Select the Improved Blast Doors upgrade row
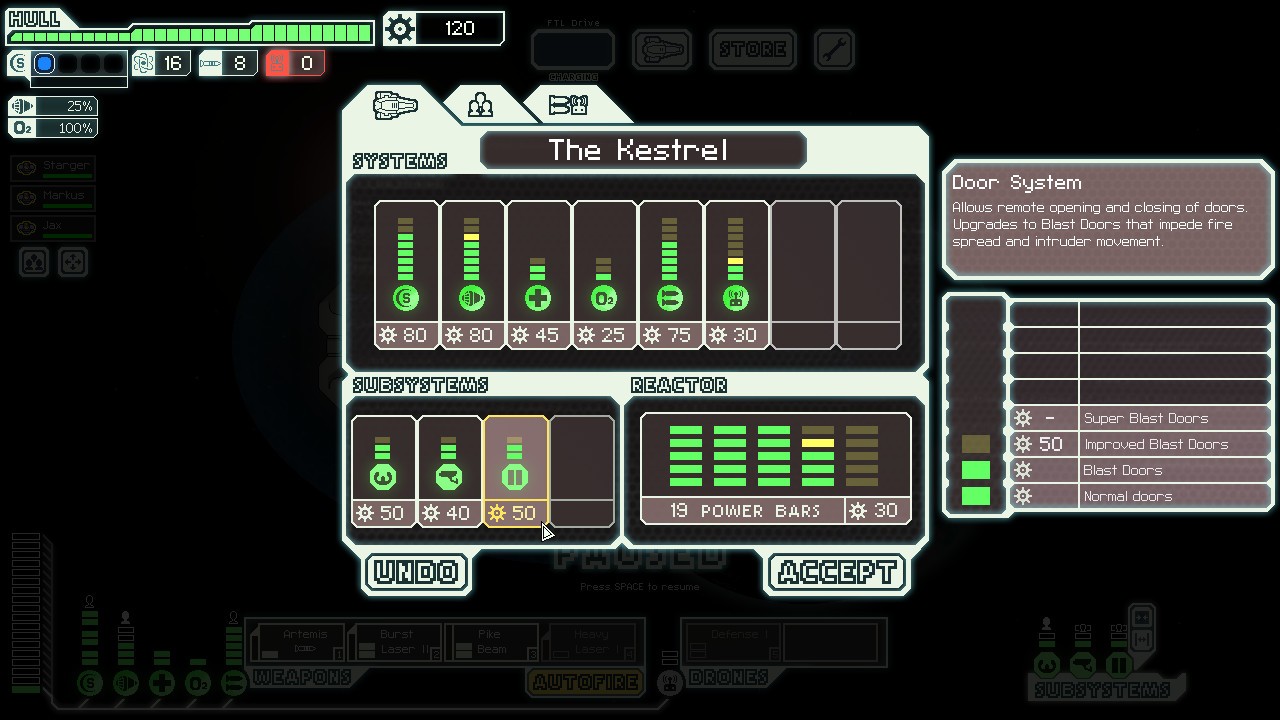This screenshot has width=1280, height=720. point(1140,444)
